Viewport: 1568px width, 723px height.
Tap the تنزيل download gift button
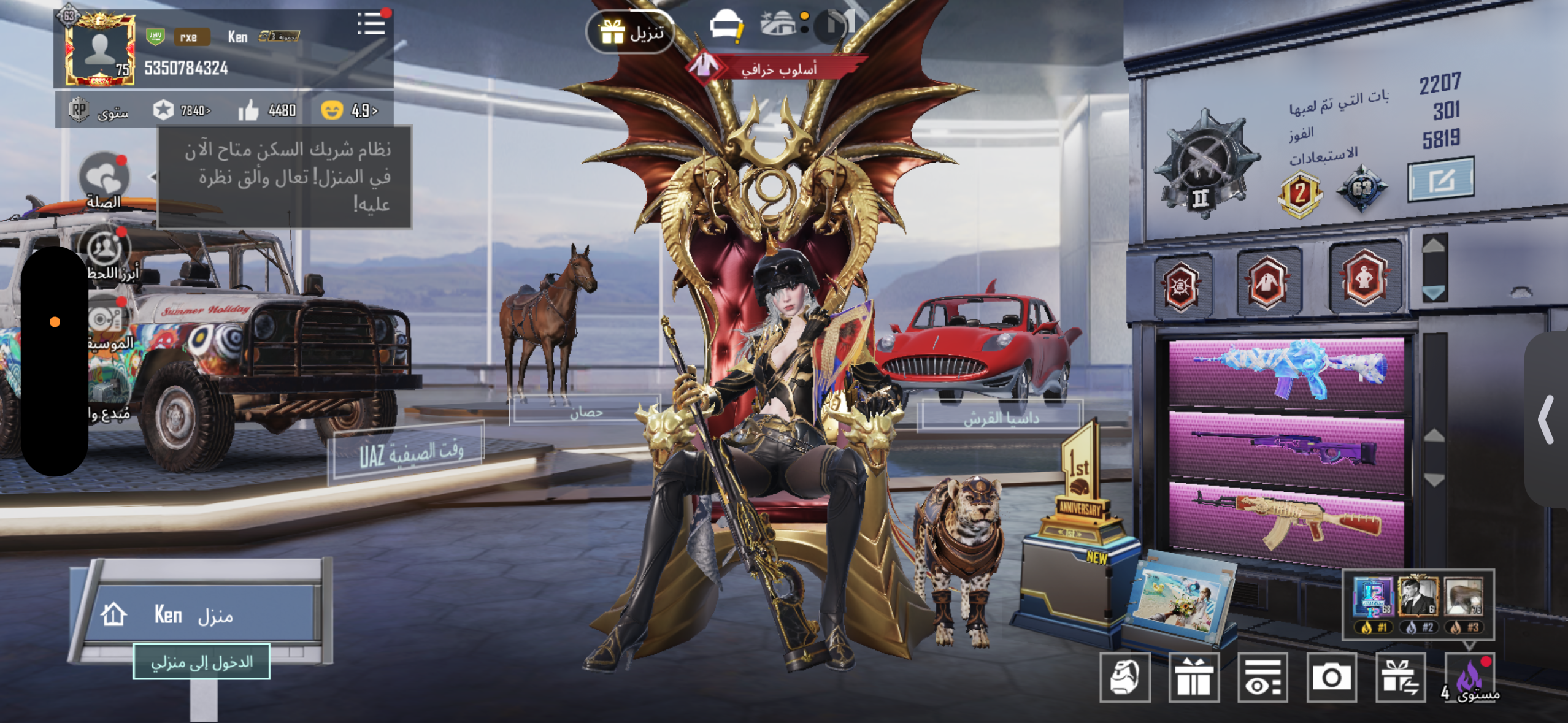pyautogui.click(x=631, y=32)
